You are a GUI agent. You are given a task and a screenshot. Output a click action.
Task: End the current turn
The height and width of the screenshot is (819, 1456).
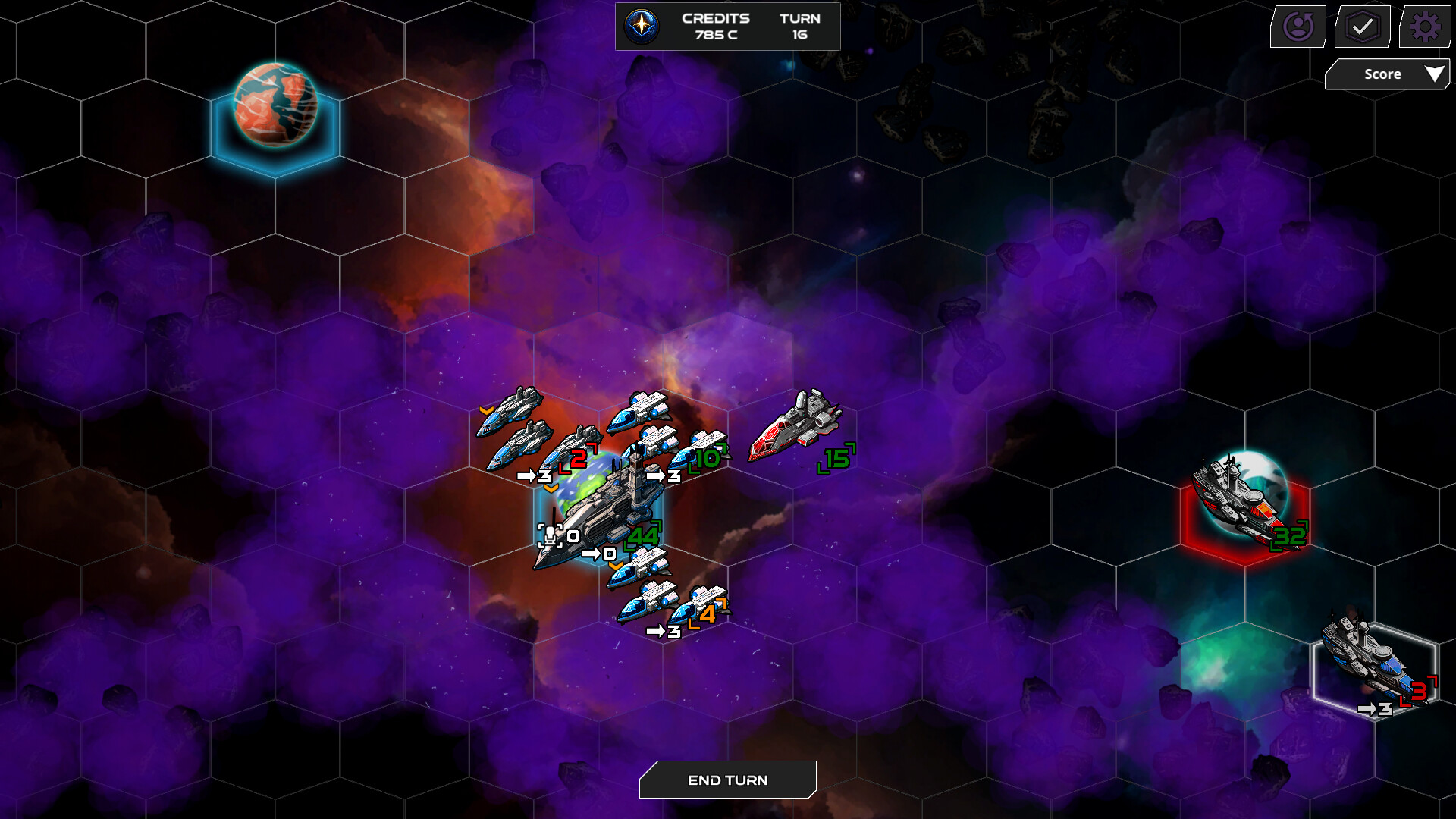(727, 780)
